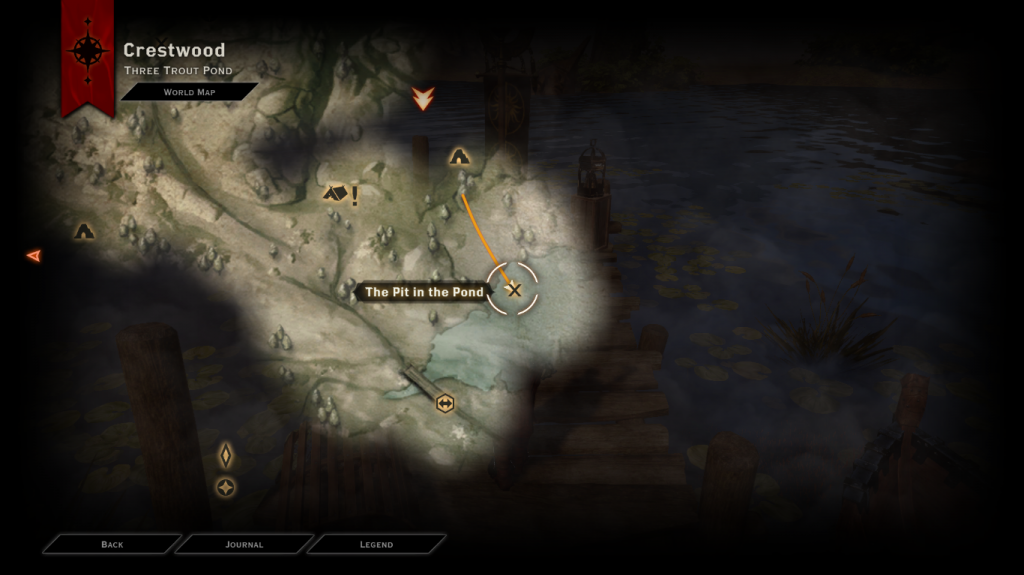
Task: Open the Journal
Action: pyautogui.click(x=244, y=544)
